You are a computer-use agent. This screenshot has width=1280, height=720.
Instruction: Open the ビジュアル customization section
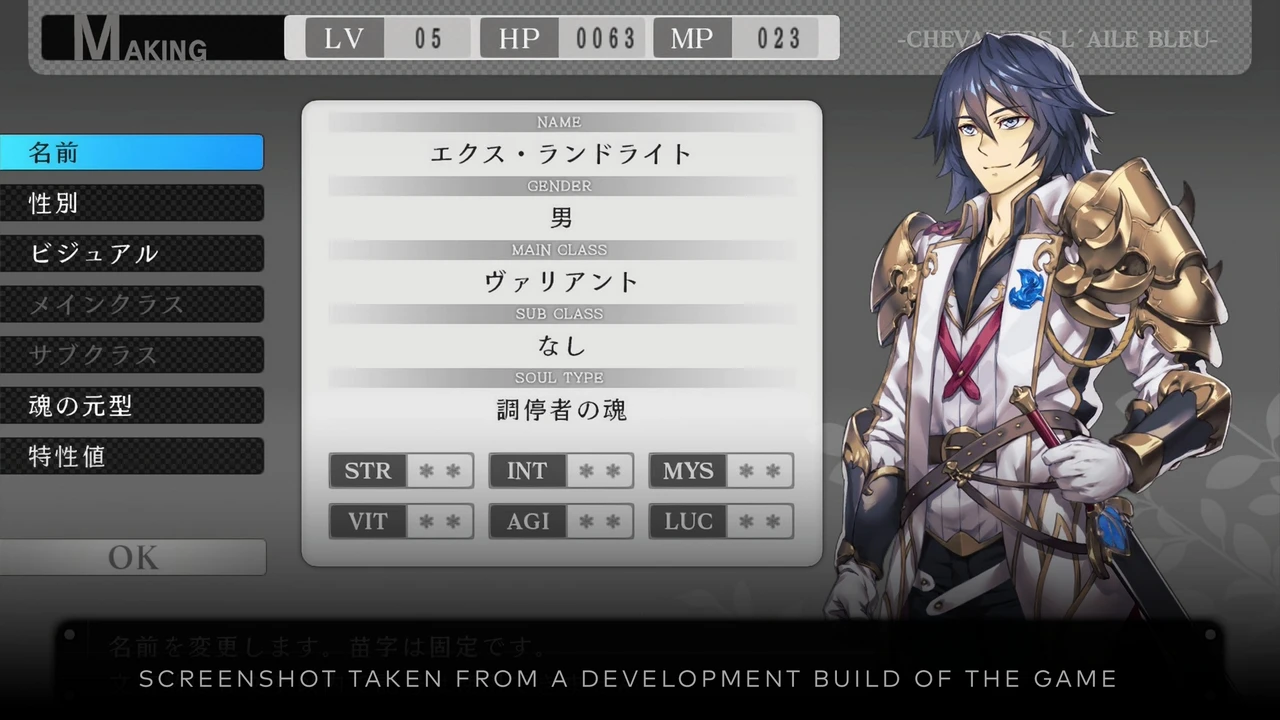click(x=132, y=253)
